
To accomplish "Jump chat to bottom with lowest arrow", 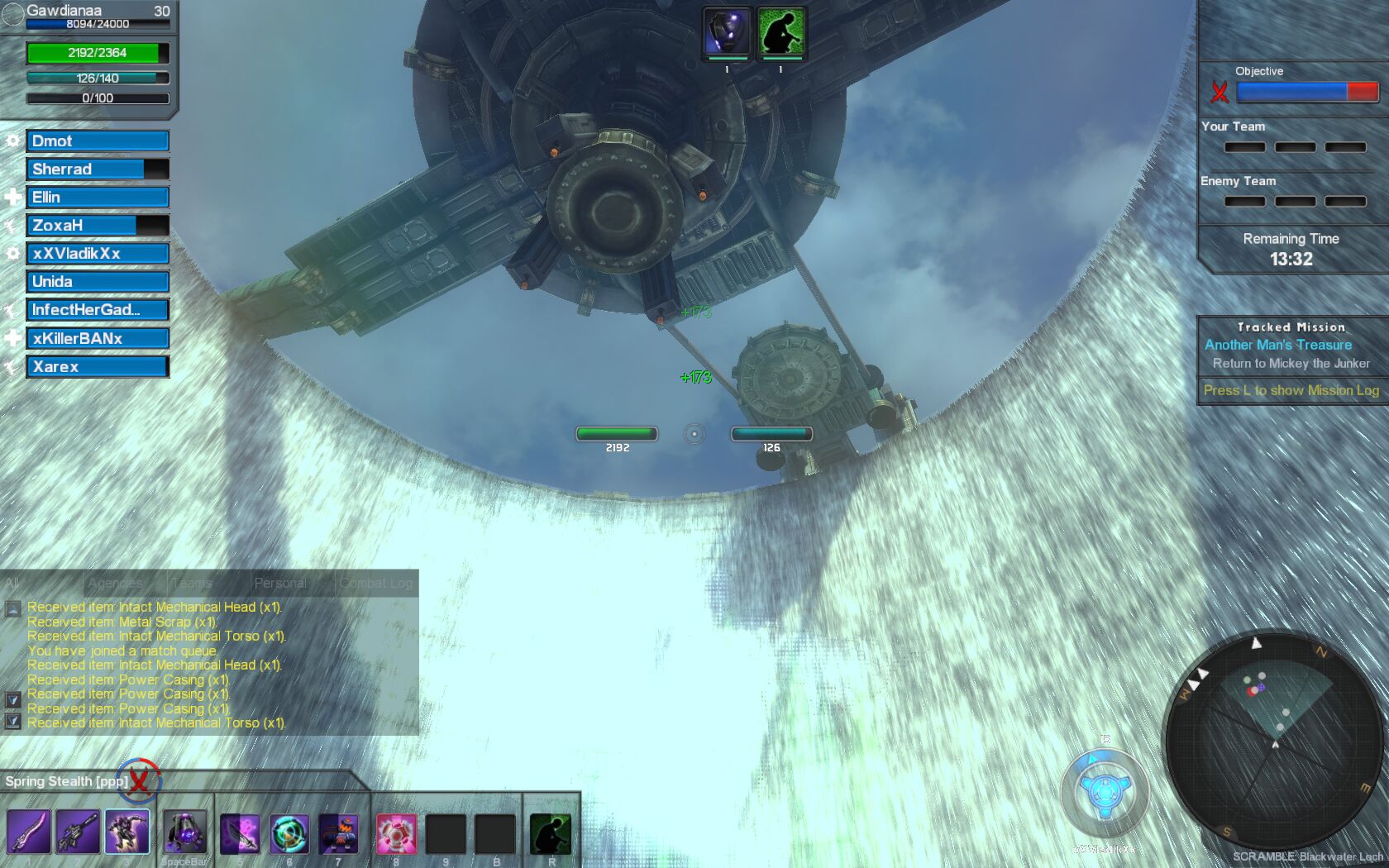I will 12,721.
